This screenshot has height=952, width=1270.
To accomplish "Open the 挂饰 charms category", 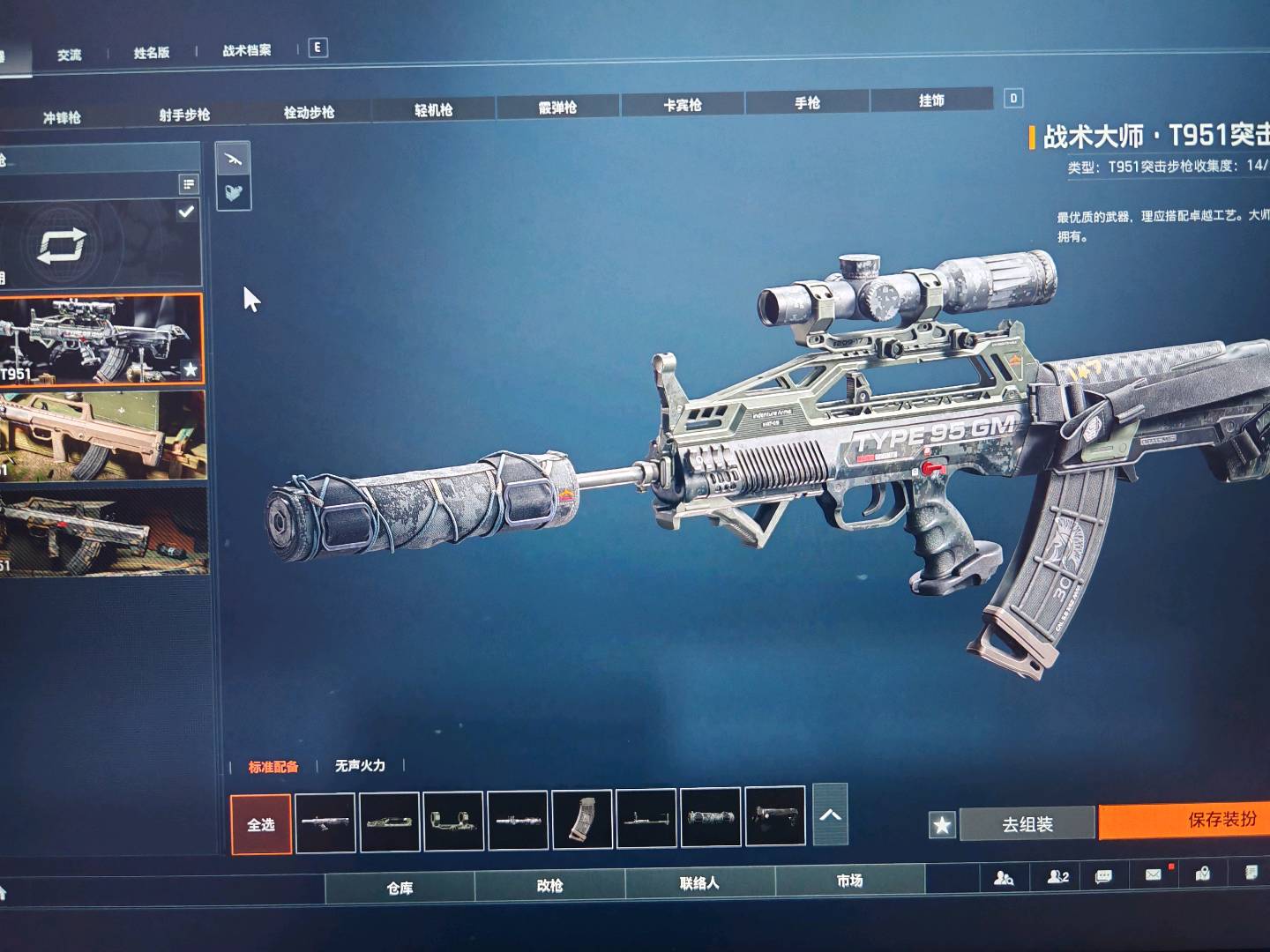I will tap(931, 100).
